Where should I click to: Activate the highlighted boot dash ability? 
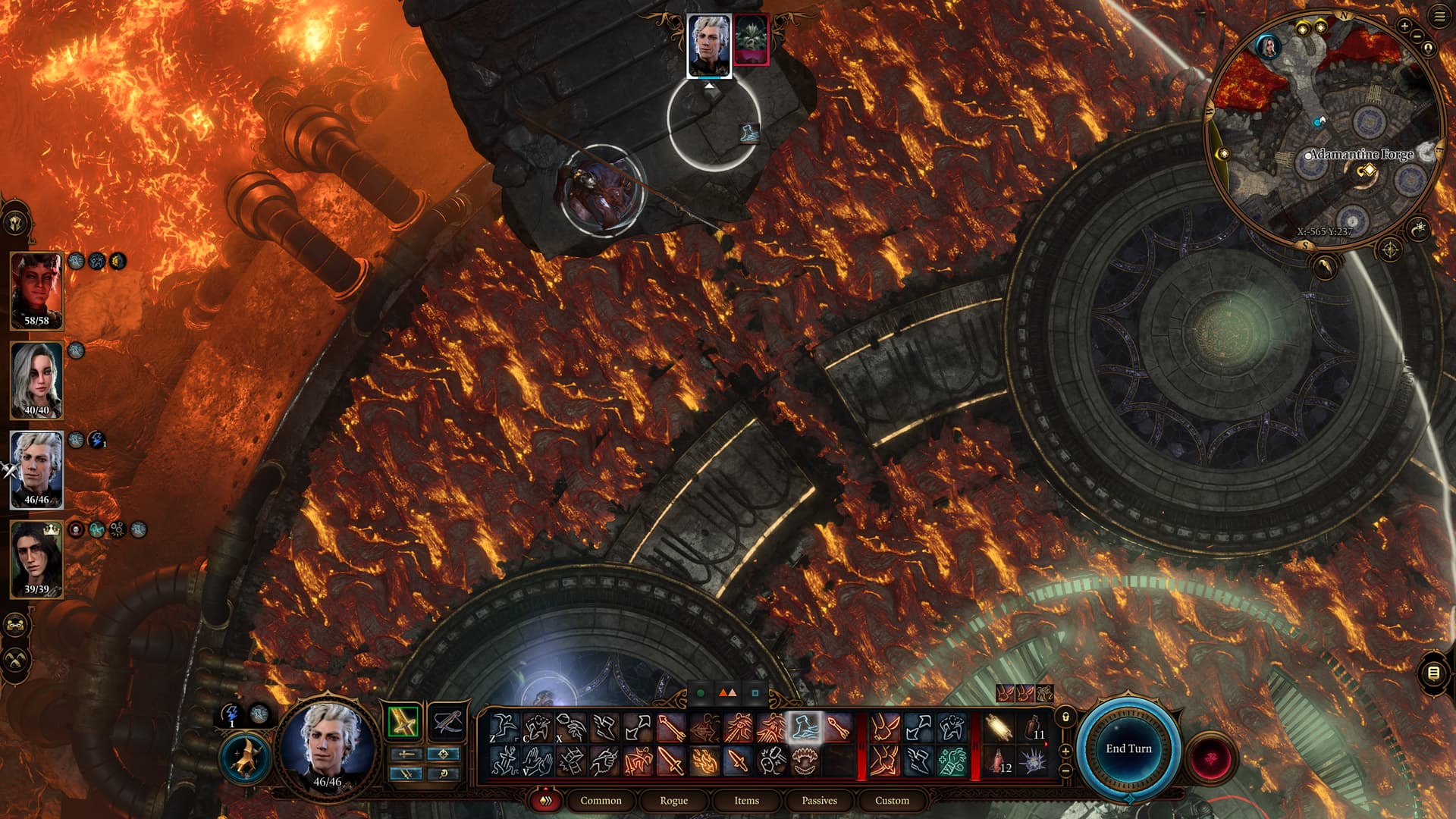pyautogui.click(x=805, y=728)
